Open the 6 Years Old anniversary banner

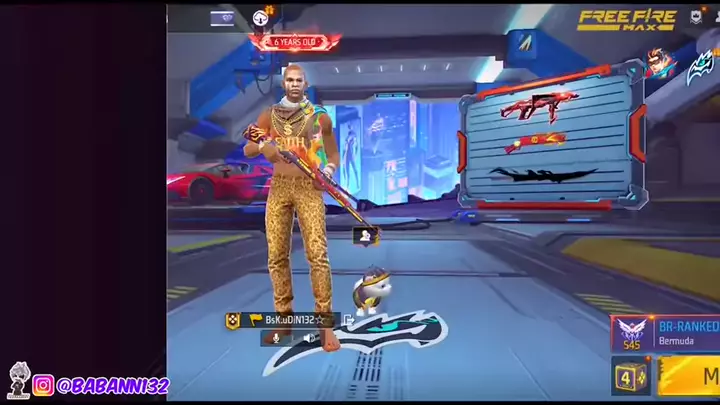click(294, 42)
